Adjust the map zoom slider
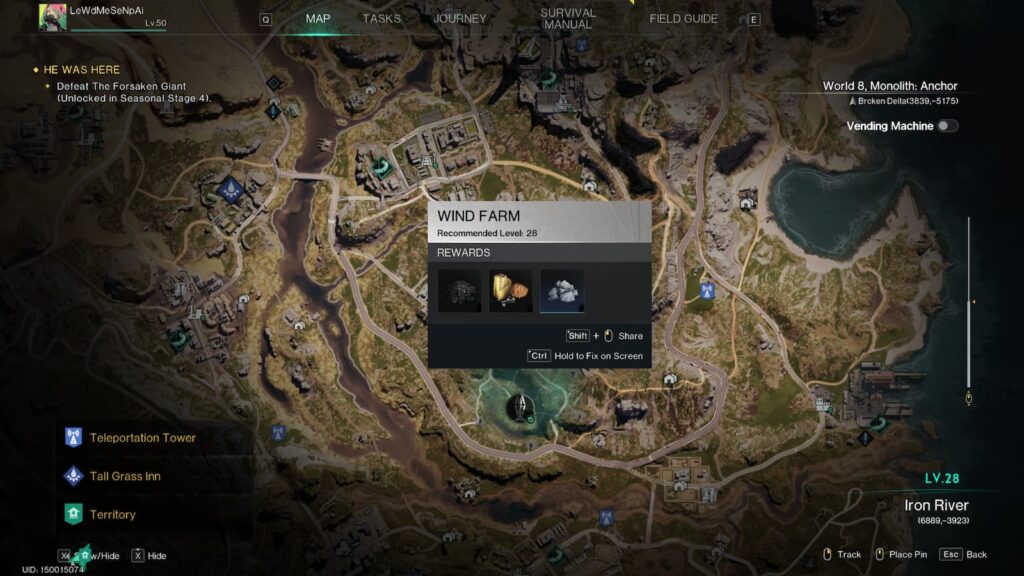 pos(969,301)
